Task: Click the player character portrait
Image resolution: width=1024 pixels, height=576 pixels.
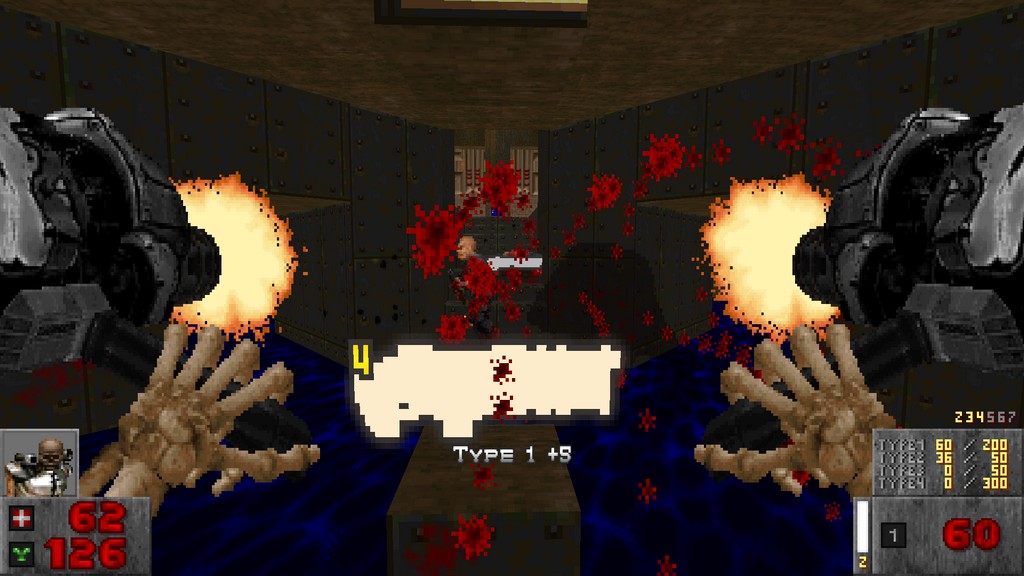Action: tap(40, 463)
